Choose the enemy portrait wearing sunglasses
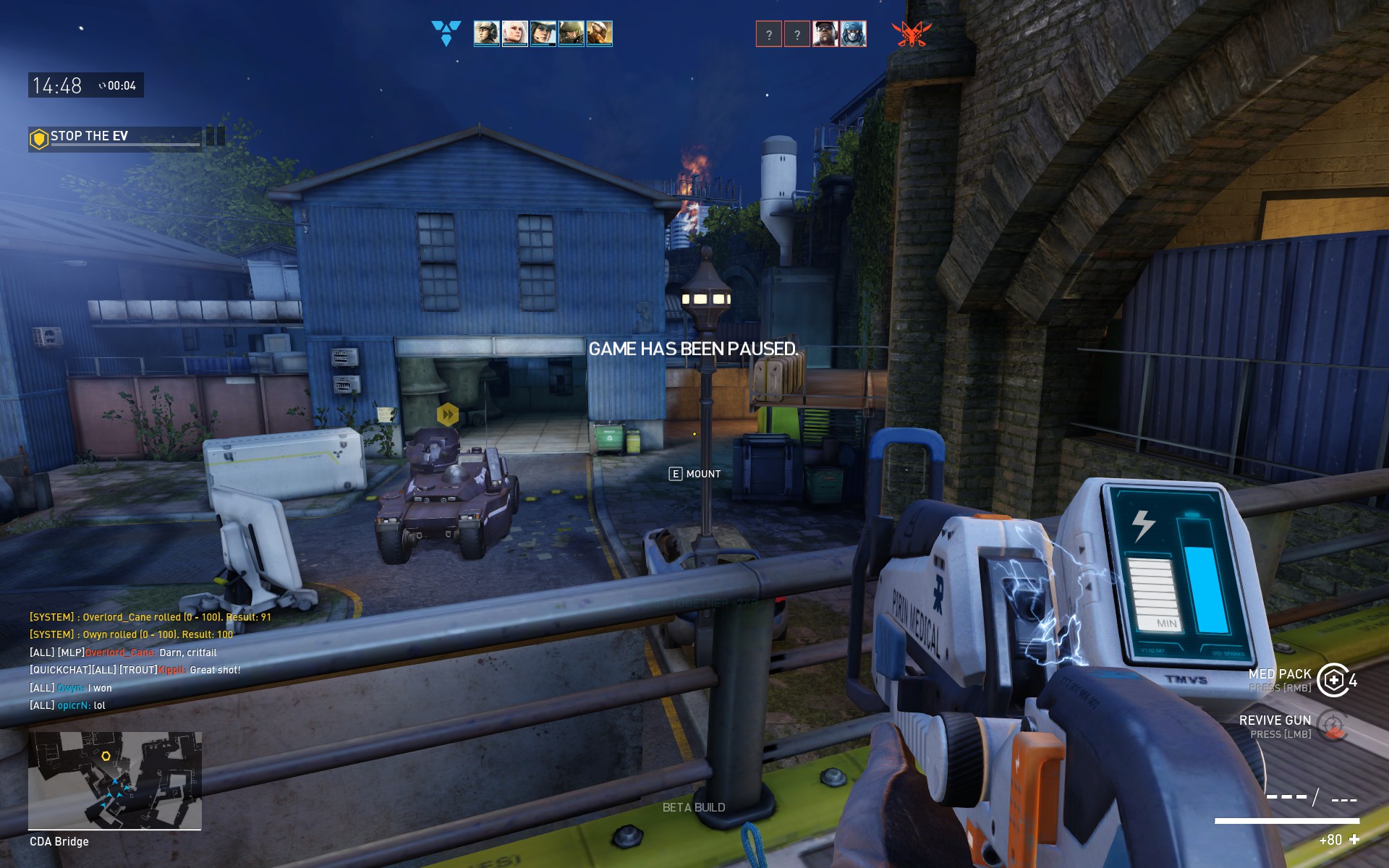 pyautogui.click(x=825, y=33)
